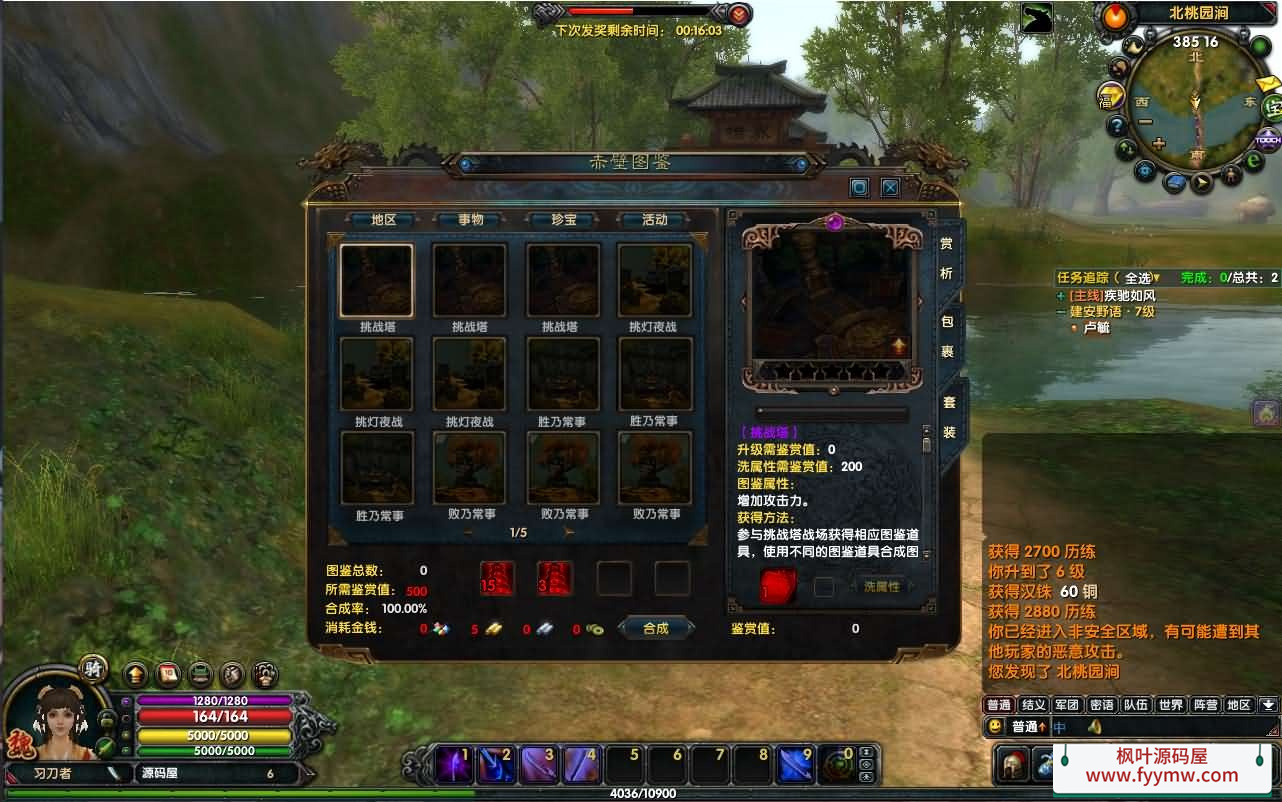
Task: Choose the 军团 chat channel tab
Action: pos(1066,705)
